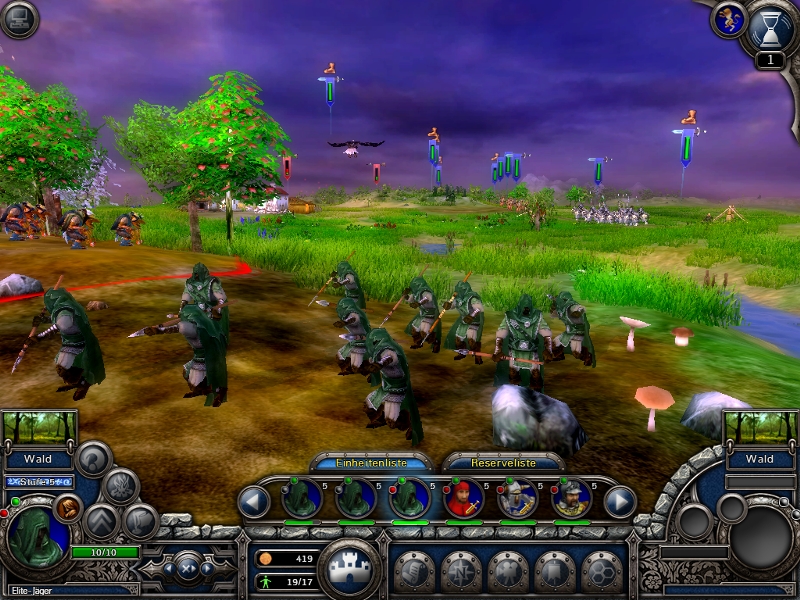Image resolution: width=800 pixels, height=600 pixels.
Task: Activate the compass rose button
Action: (x=462, y=571)
